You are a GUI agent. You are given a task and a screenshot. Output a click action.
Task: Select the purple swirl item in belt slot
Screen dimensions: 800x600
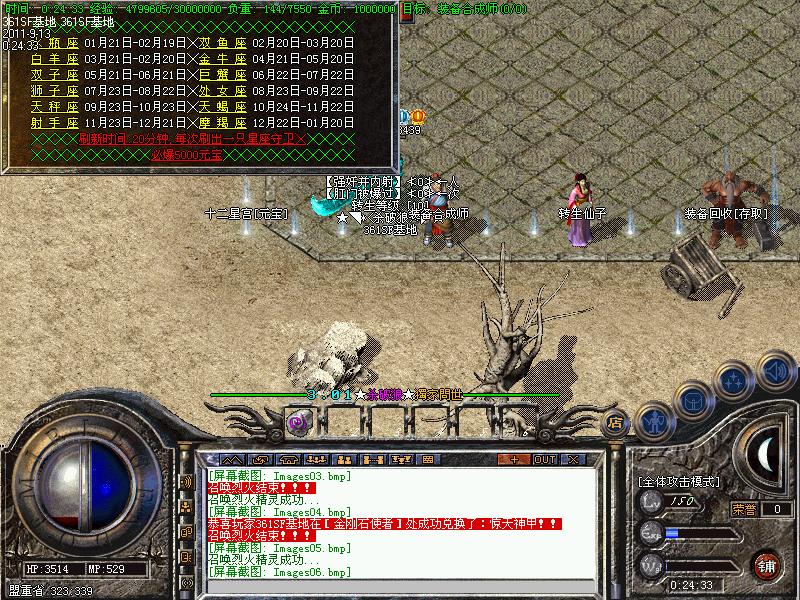click(x=298, y=422)
